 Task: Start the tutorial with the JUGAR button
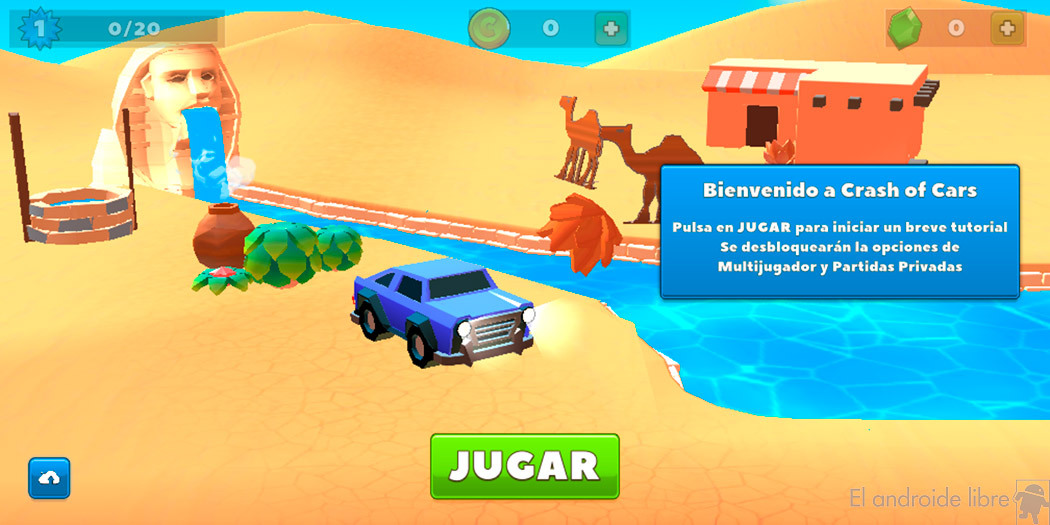point(524,465)
